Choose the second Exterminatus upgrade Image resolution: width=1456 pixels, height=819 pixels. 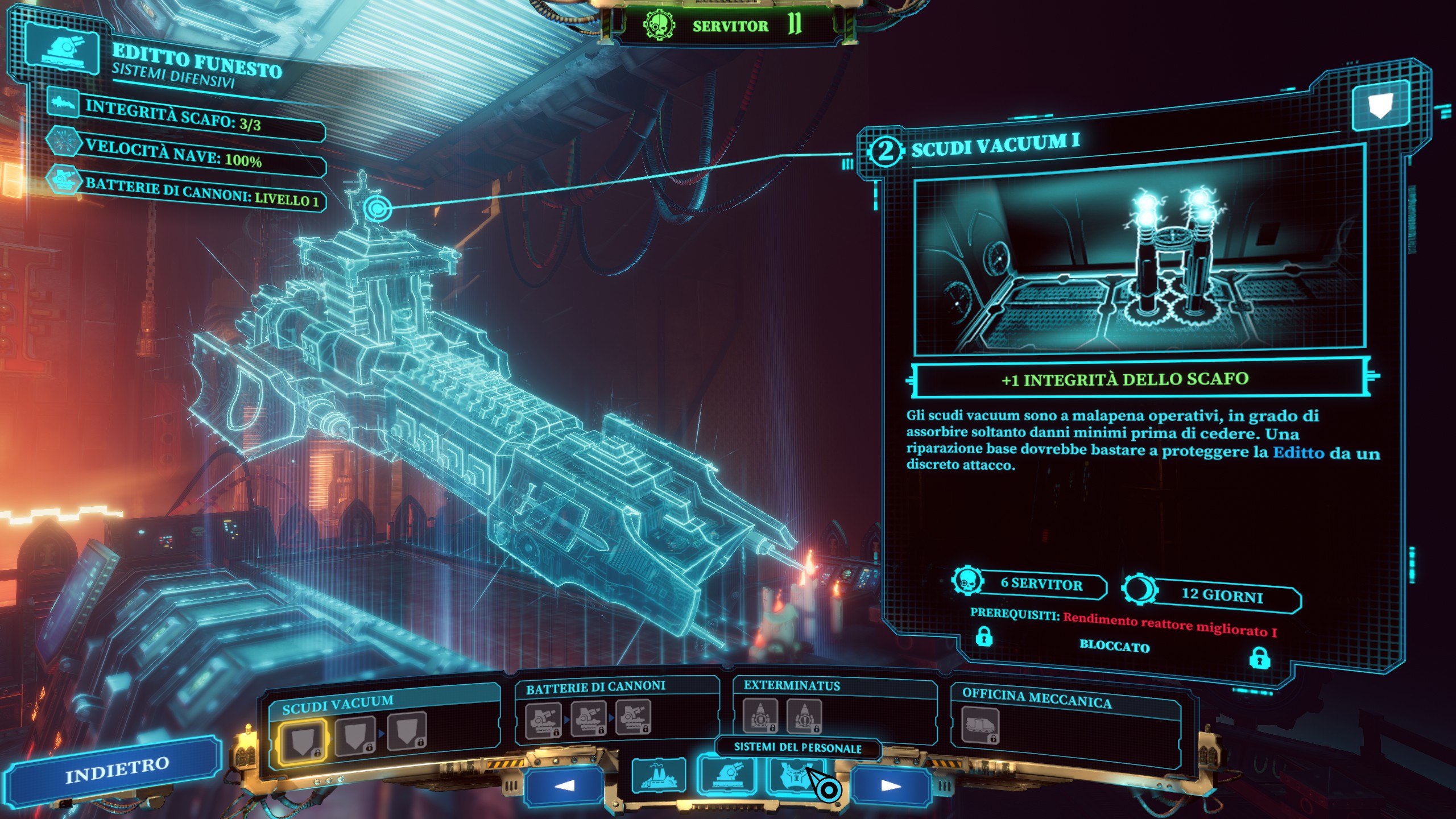click(804, 717)
